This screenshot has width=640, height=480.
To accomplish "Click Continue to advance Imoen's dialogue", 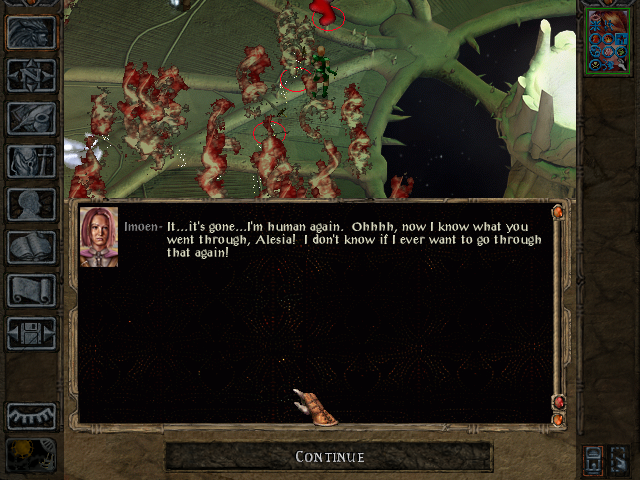I will (329, 457).
